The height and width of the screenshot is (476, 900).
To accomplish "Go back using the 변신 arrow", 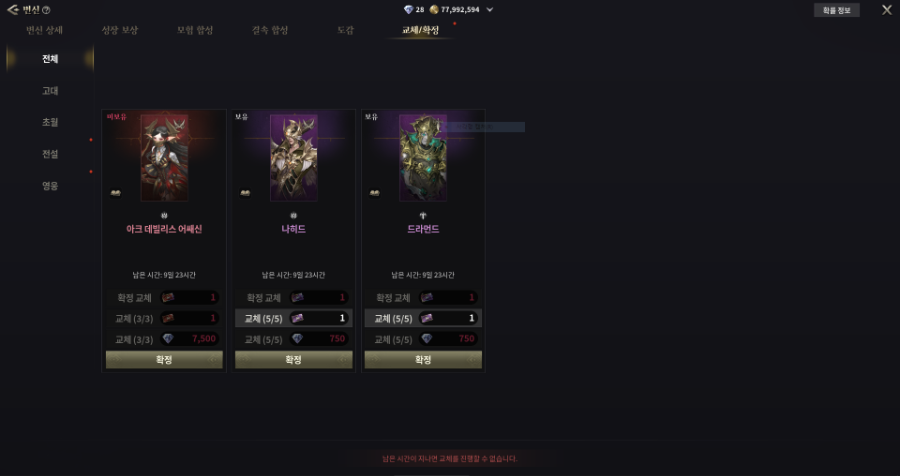I will pos(13,10).
